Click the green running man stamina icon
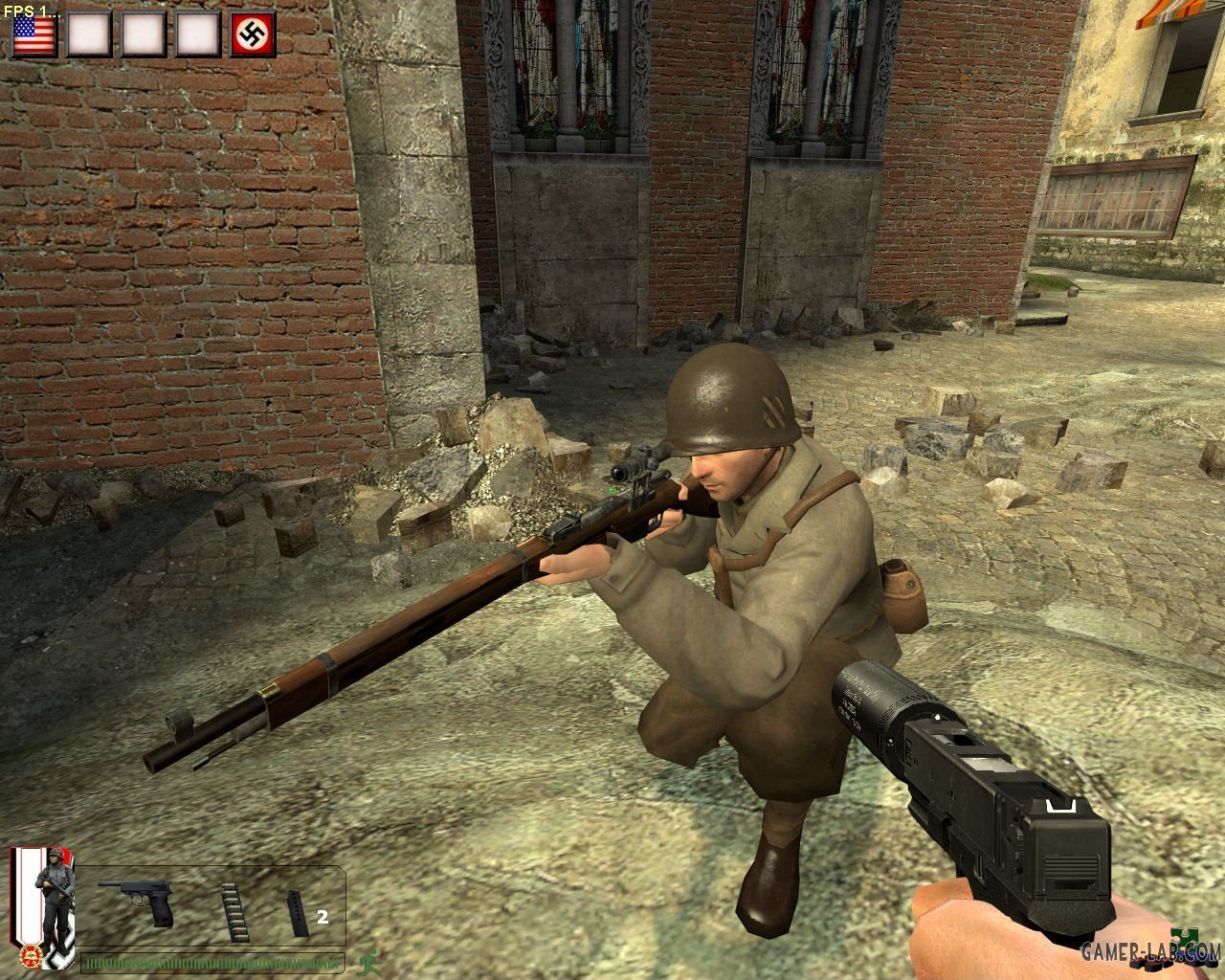Screen dimensions: 1225x980 pos(365,962)
